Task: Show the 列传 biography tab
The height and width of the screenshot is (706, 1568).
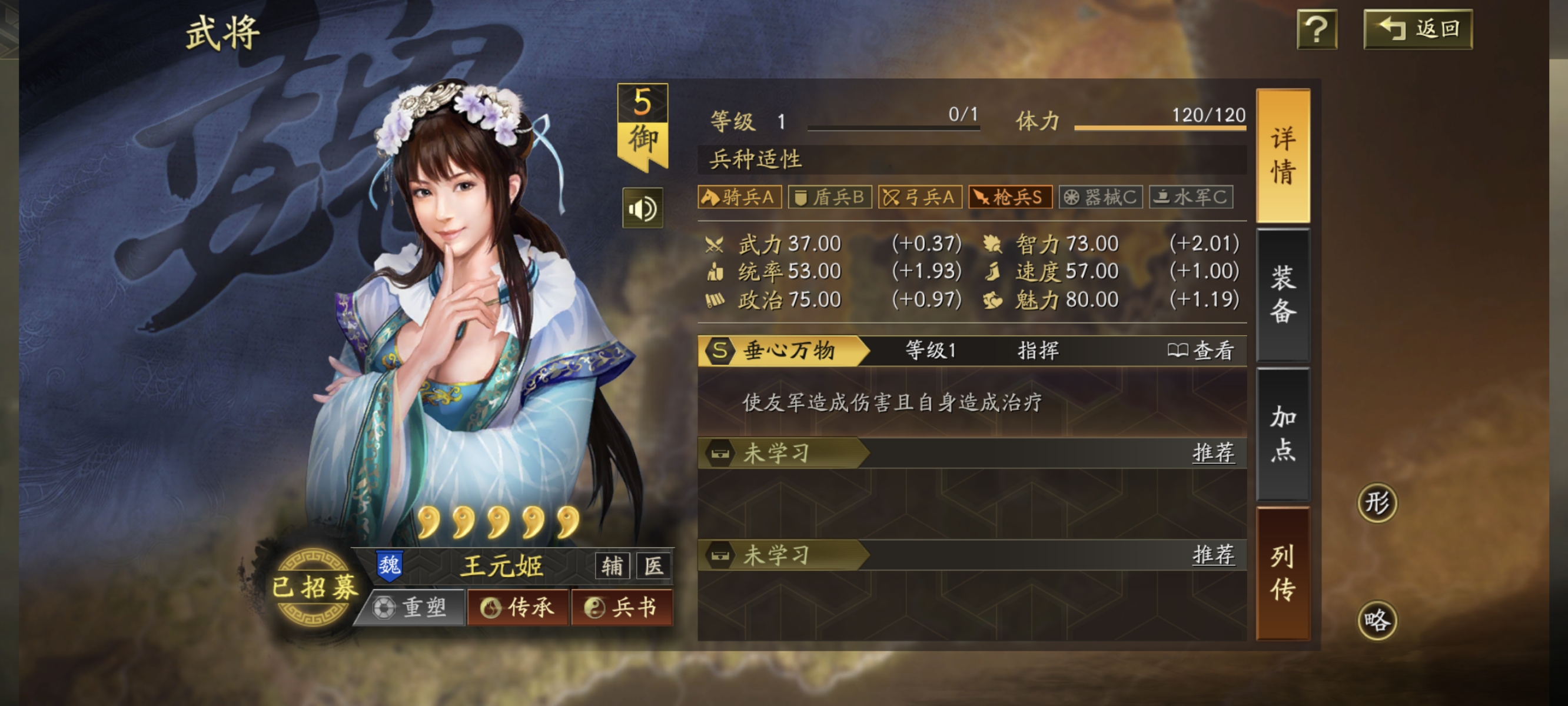Action: (1283, 572)
